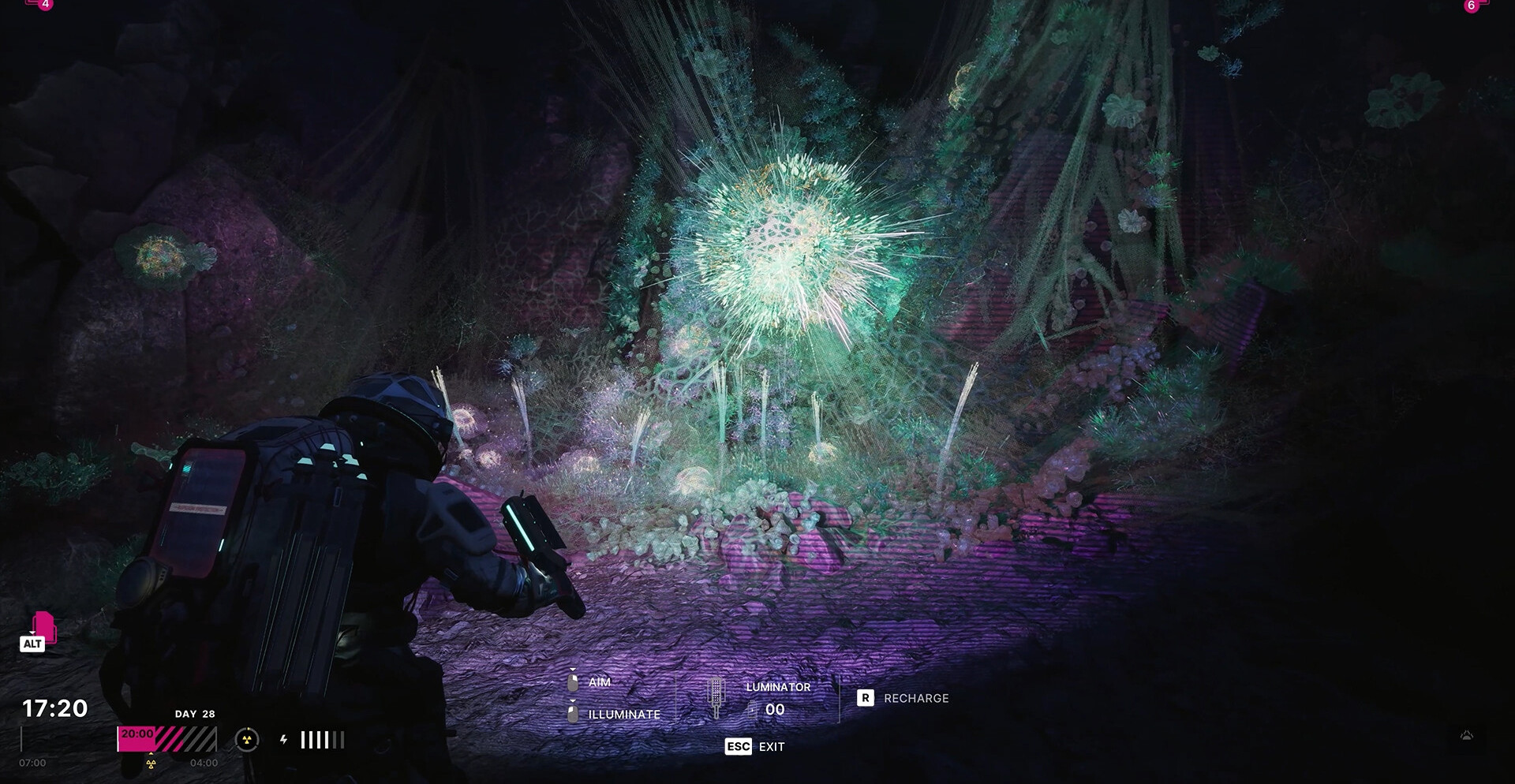Screen dimensions: 1515x784
Task: Click the Exit label
Action: (772, 746)
